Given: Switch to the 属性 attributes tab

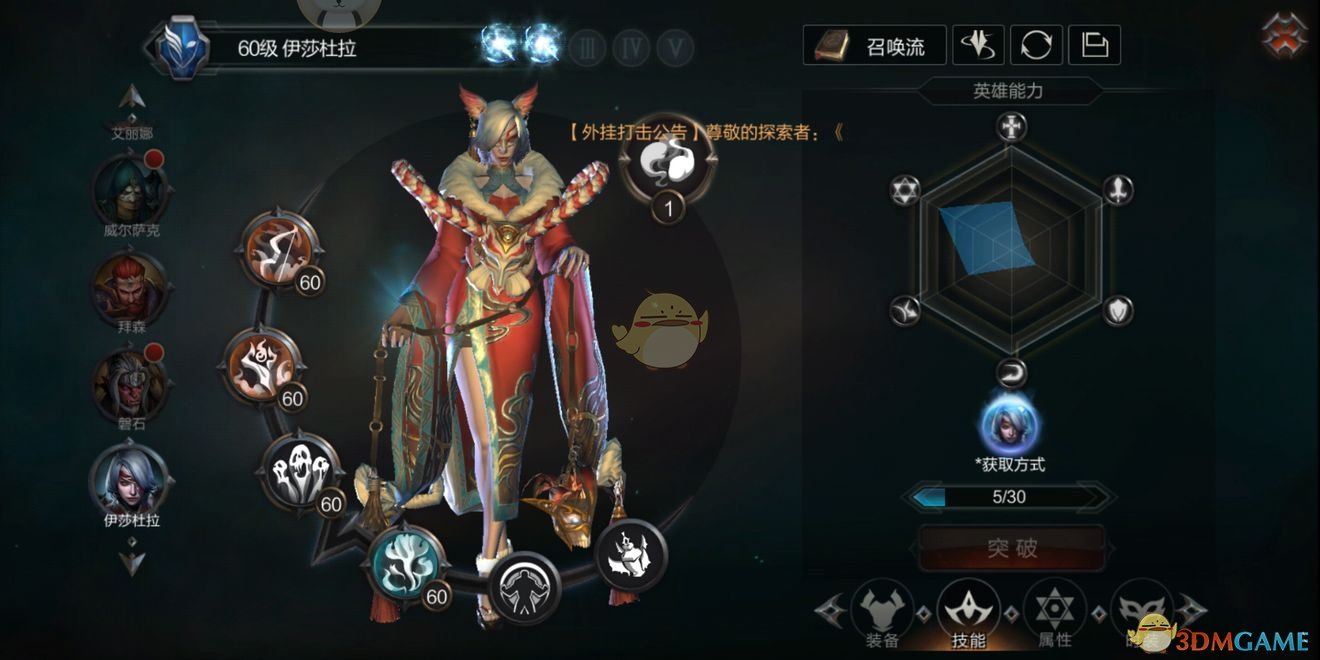Looking at the screenshot, I should [x=1054, y=610].
